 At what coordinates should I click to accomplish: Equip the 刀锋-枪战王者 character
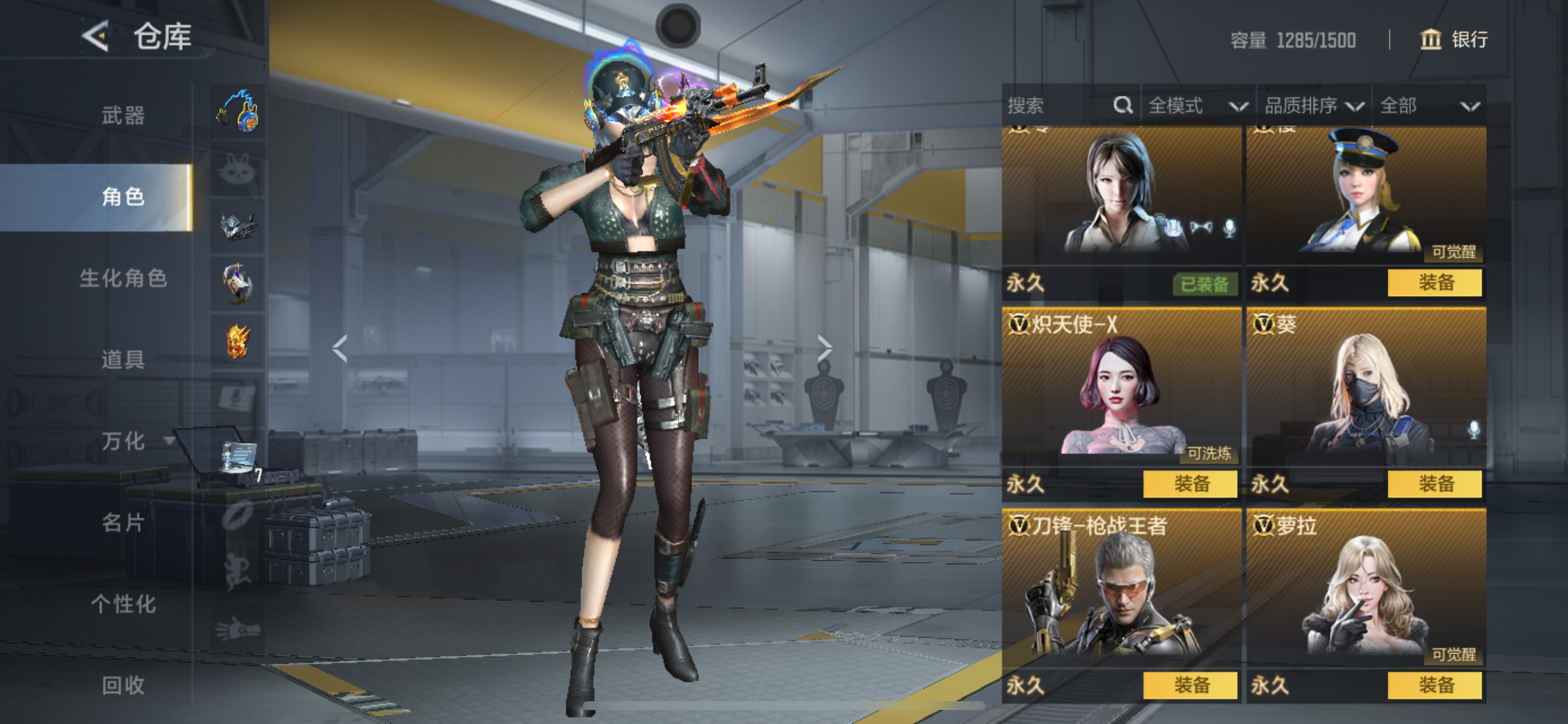(1190, 686)
